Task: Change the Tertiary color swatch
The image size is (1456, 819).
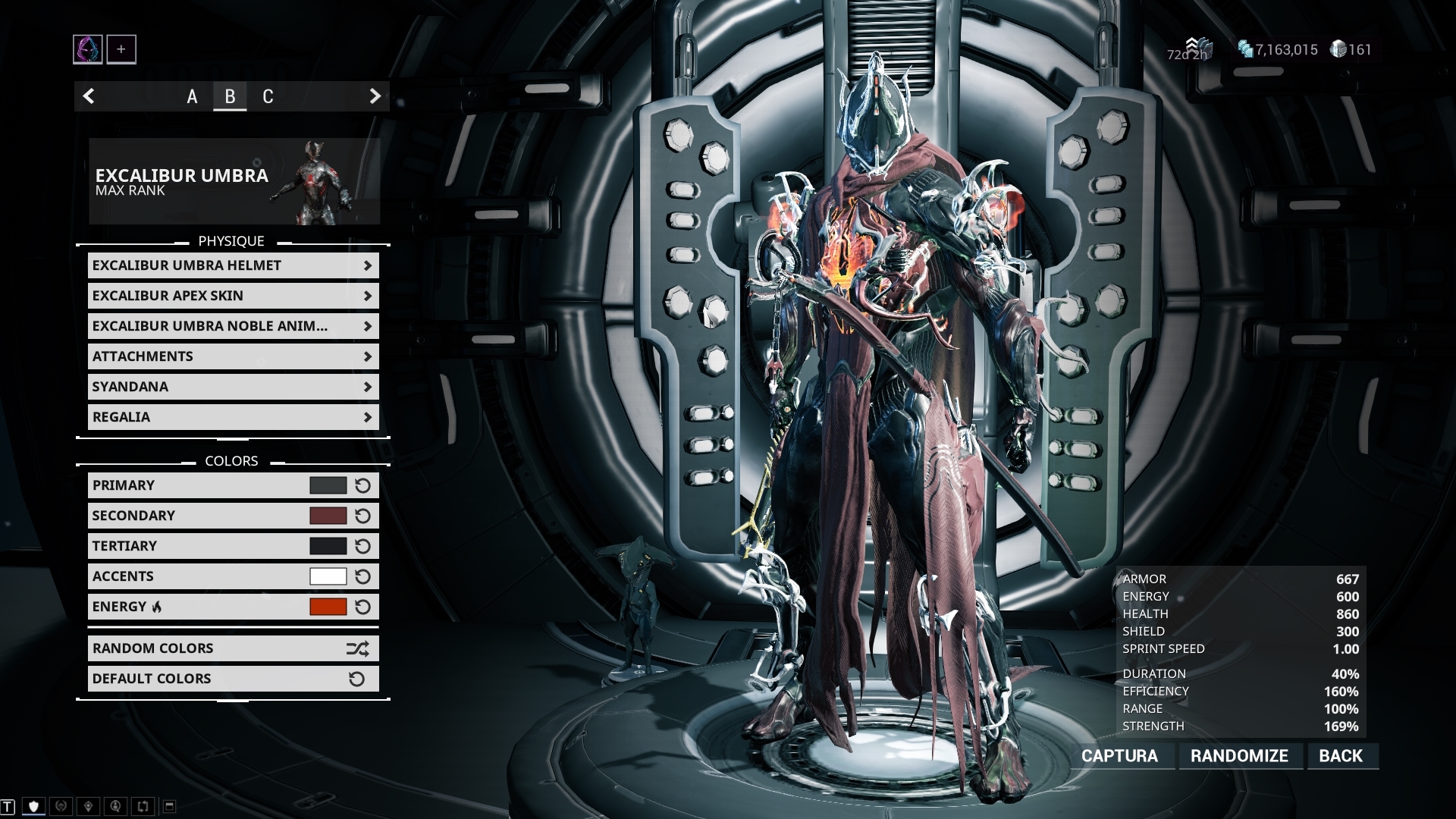Action: pos(328,546)
